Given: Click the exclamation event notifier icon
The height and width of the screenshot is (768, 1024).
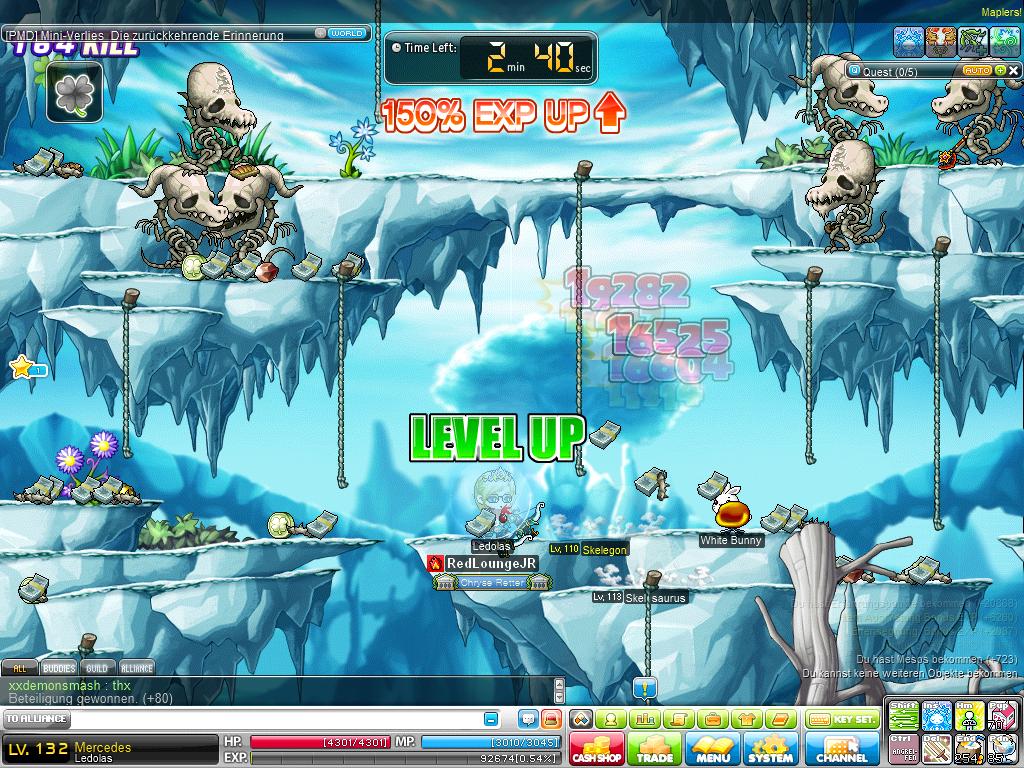Looking at the screenshot, I should click(645, 688).
